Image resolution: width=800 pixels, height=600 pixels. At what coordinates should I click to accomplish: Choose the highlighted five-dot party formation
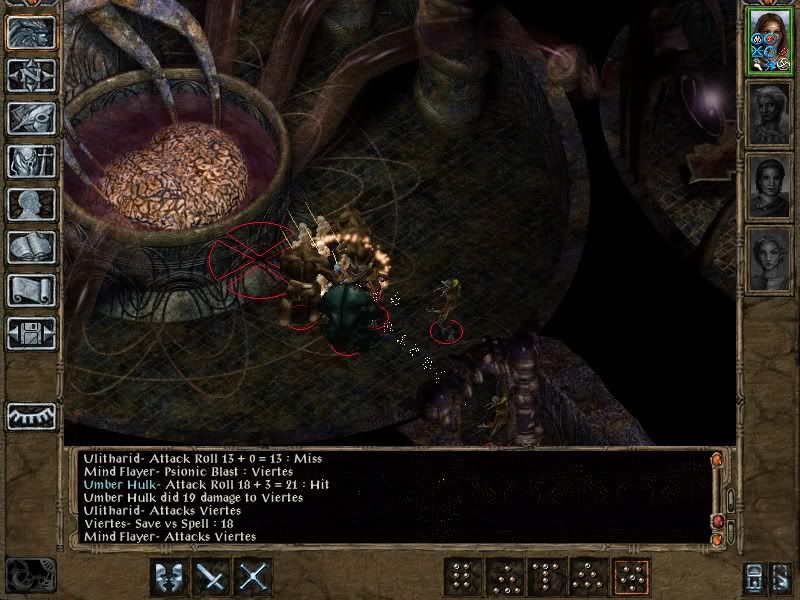click(x=630, y=577)
